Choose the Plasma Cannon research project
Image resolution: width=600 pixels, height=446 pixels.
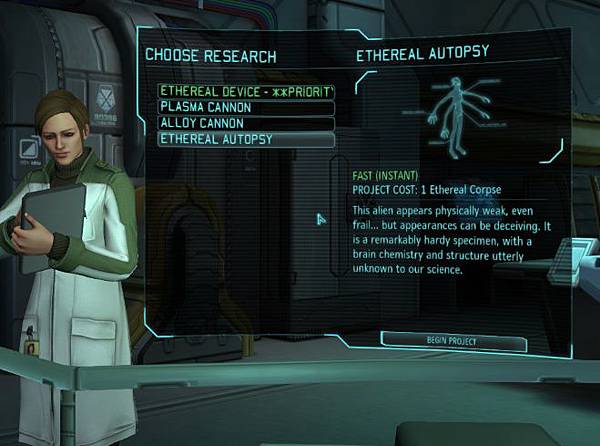[x=245, y=107]
